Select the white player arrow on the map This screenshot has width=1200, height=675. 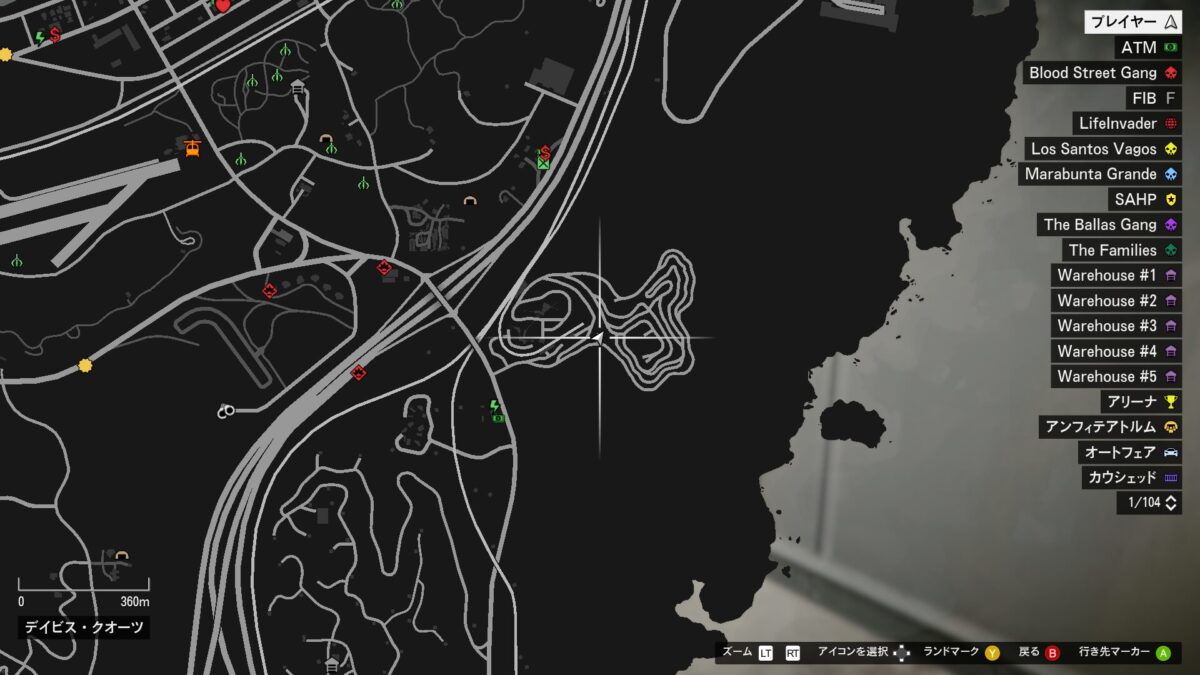pos(597,339)
